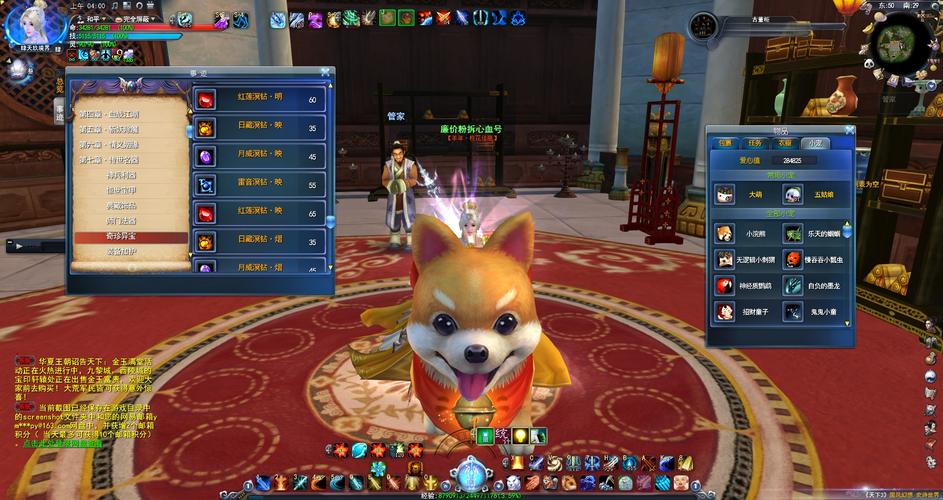Viewport: 943px width, 500px height.
Task: Close the 事变 shop window
Action: [325, 72]
